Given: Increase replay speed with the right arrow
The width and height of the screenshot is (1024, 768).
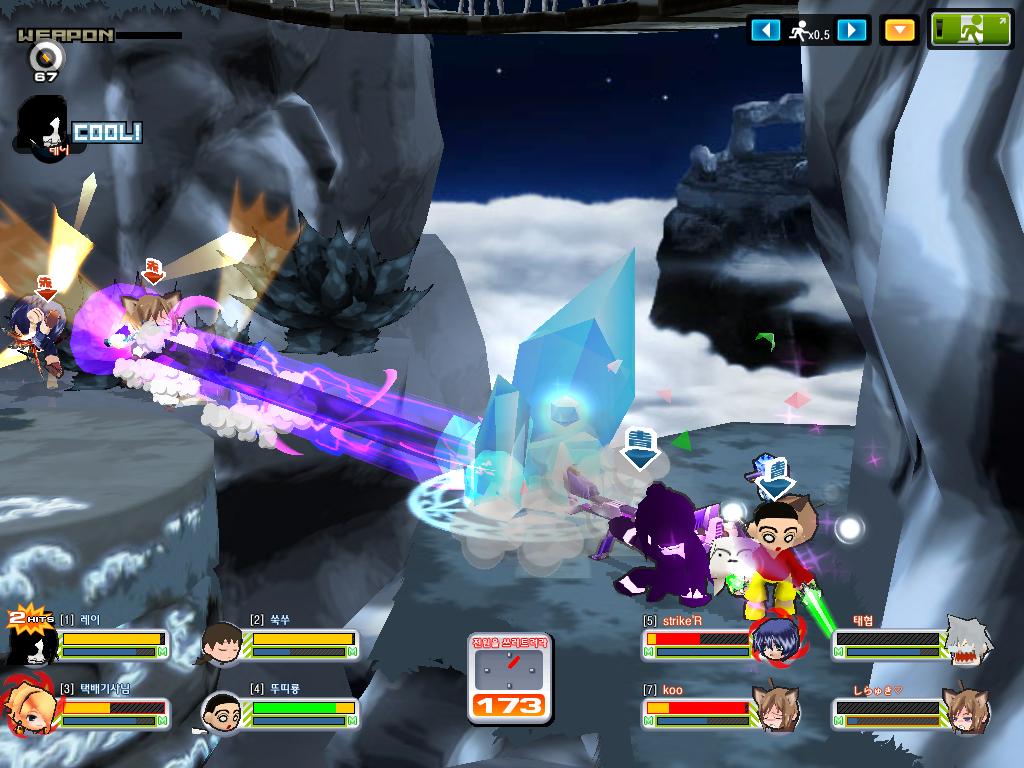Looking at the screenshot, I should (851, 30).
